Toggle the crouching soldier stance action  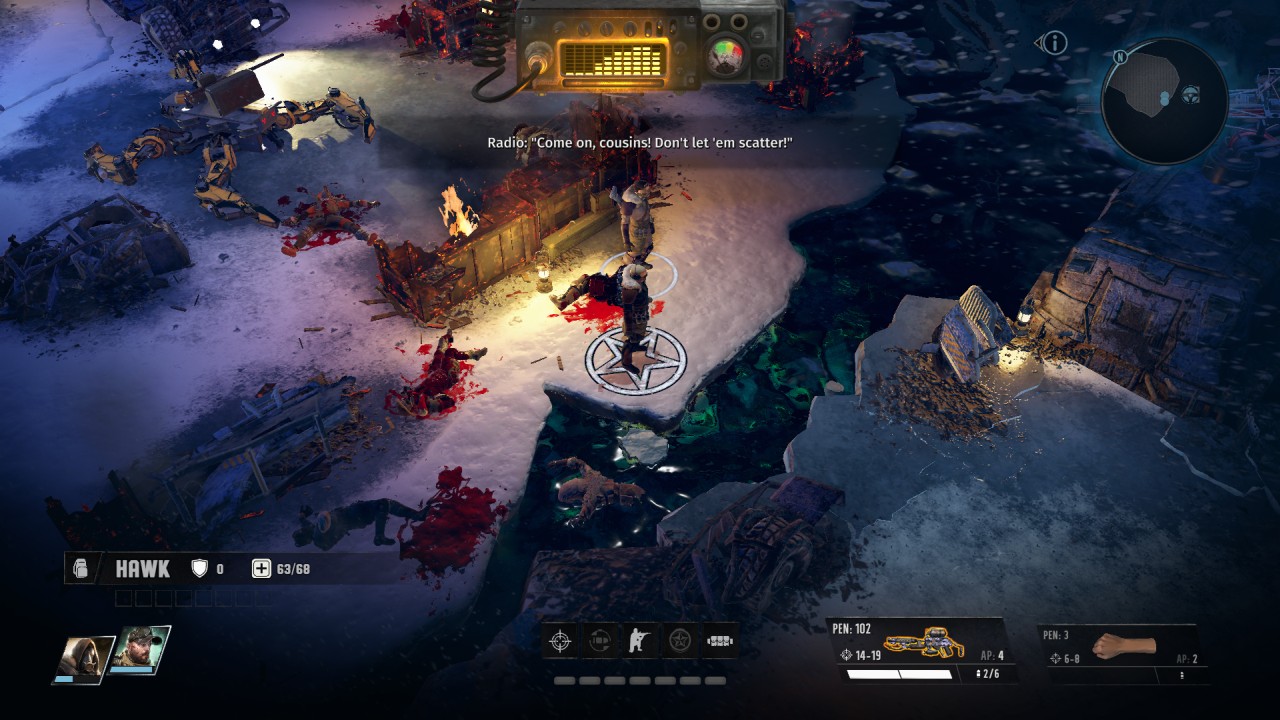click(640, 641)
